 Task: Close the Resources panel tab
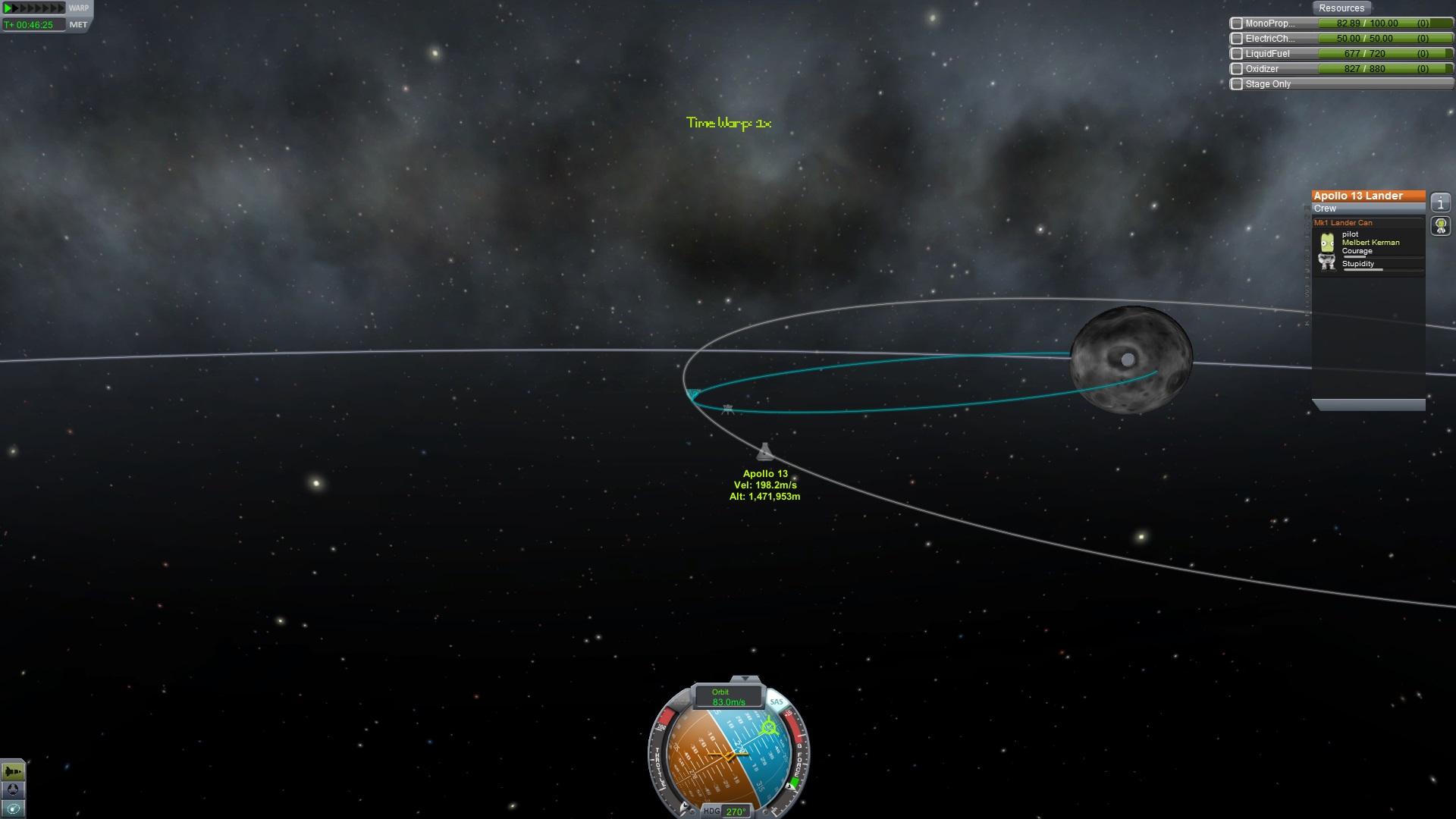tap(1341, 8)
